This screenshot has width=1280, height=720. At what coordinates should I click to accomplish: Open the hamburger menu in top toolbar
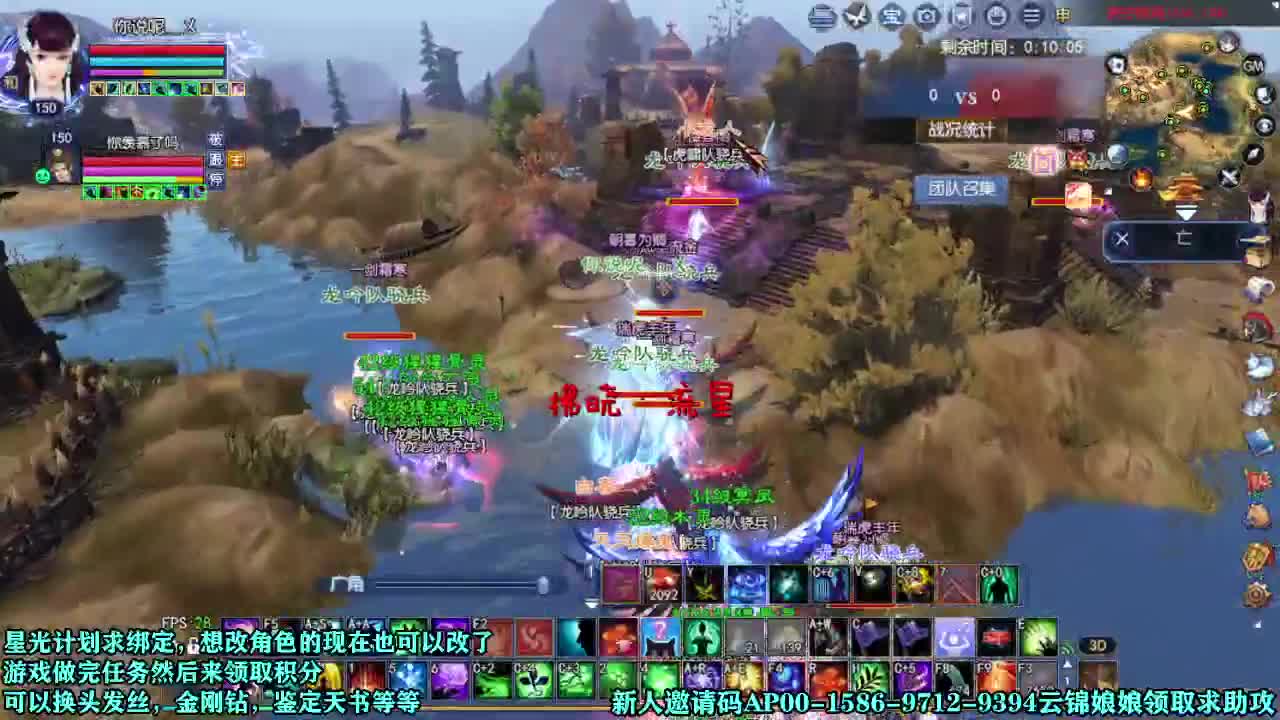tap(1033, 16)
